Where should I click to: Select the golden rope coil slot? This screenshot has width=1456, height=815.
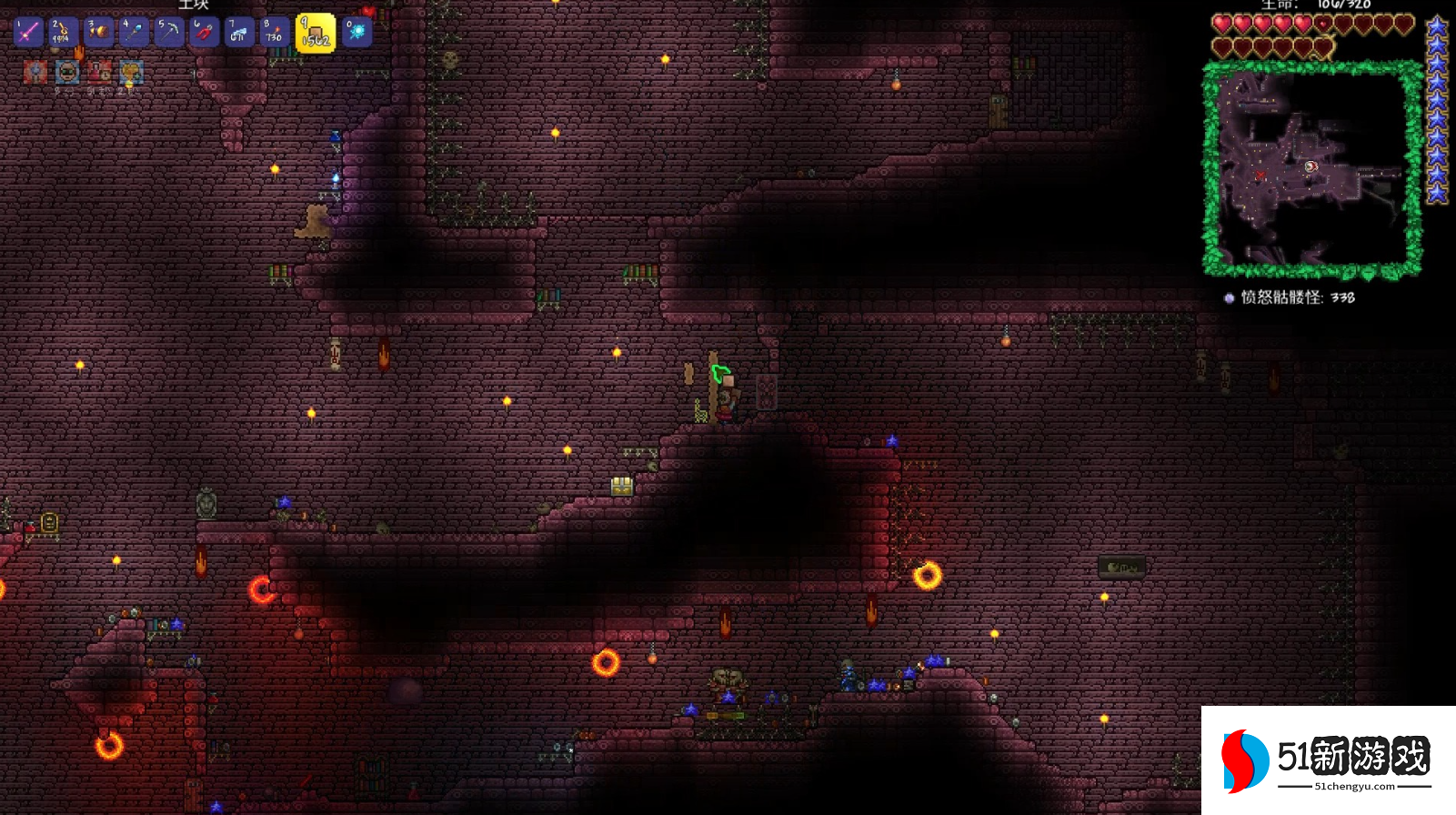click(62, 33)
